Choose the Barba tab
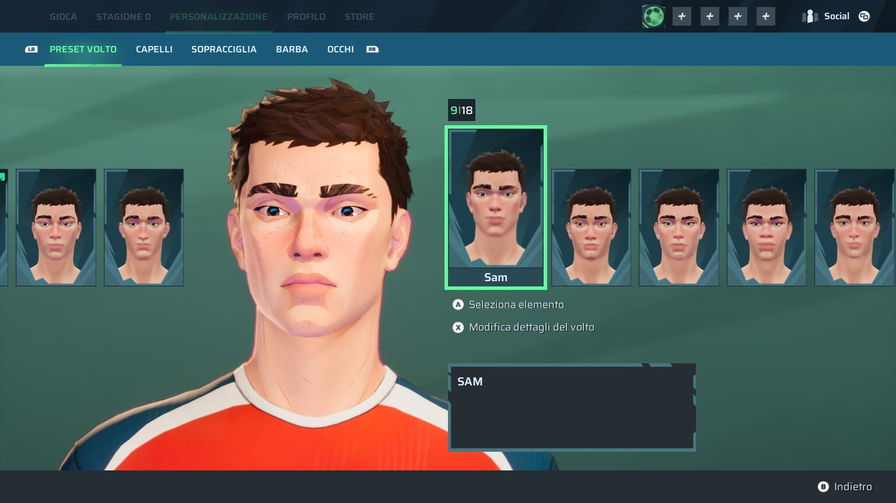896x503 pixels. tap(292, 49)
